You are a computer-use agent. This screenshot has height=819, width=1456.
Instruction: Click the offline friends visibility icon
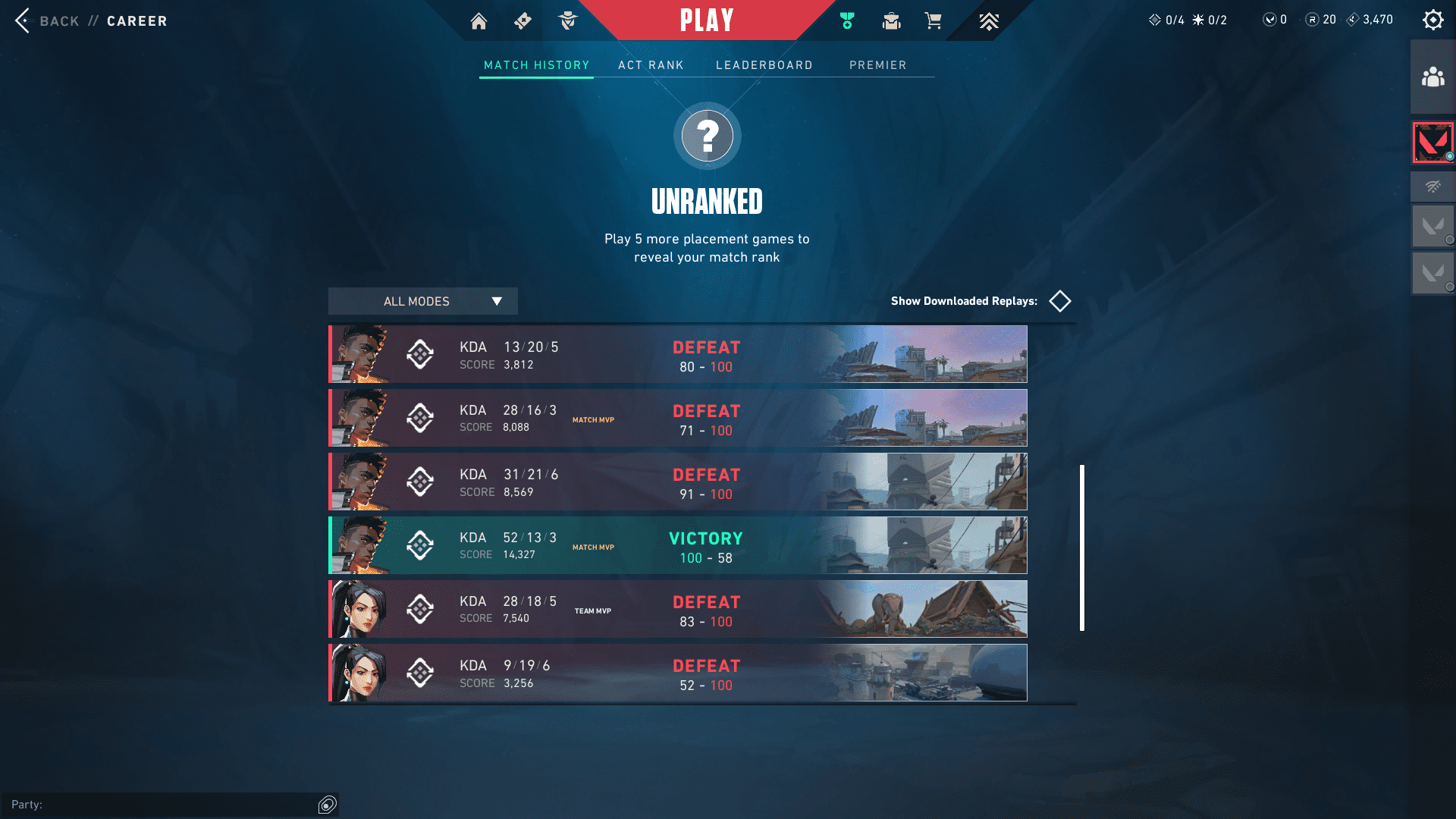point(1432,186)
